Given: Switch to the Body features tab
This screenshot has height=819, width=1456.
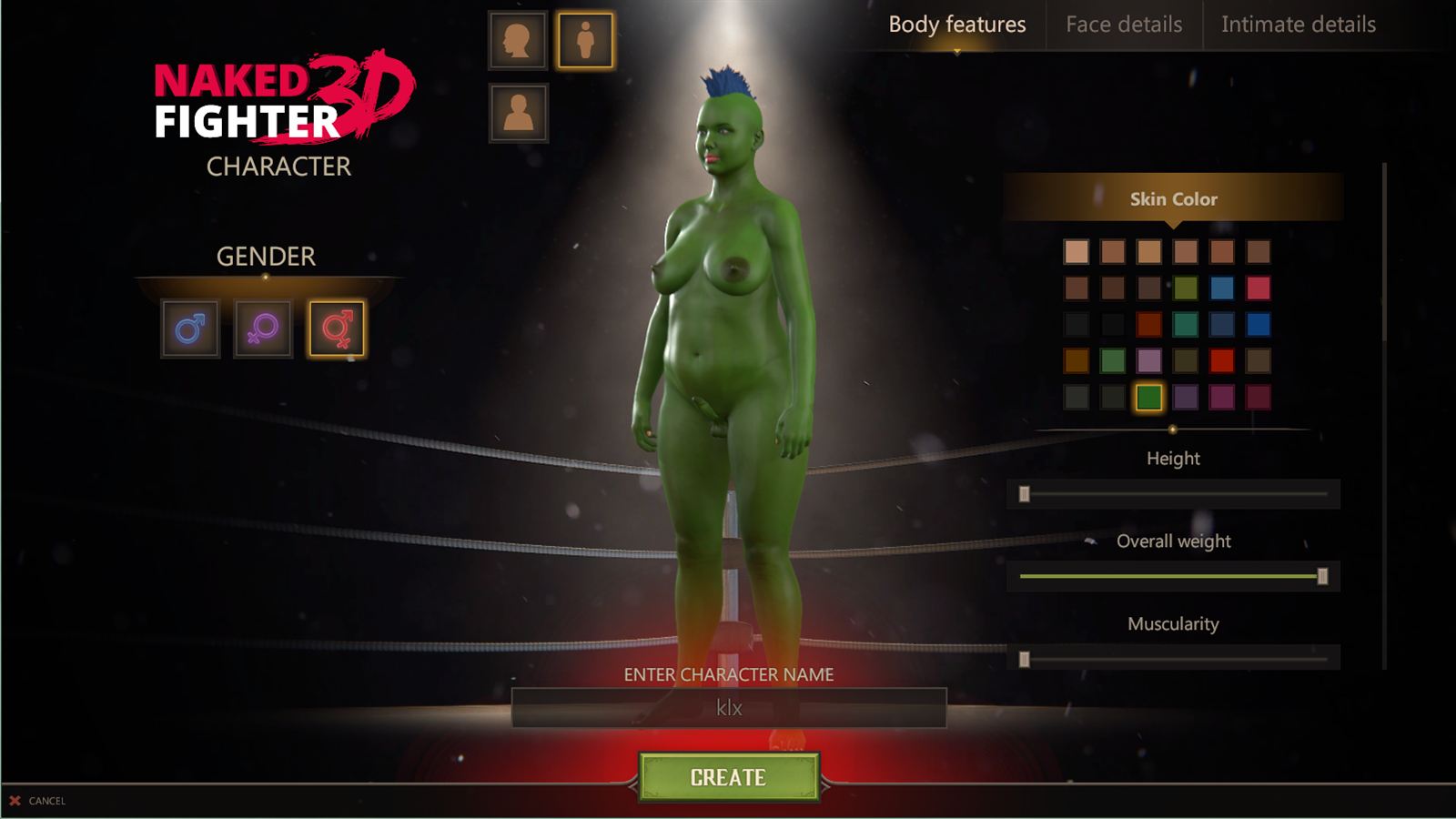Looking at the screenshot, I should click(955, 25).
